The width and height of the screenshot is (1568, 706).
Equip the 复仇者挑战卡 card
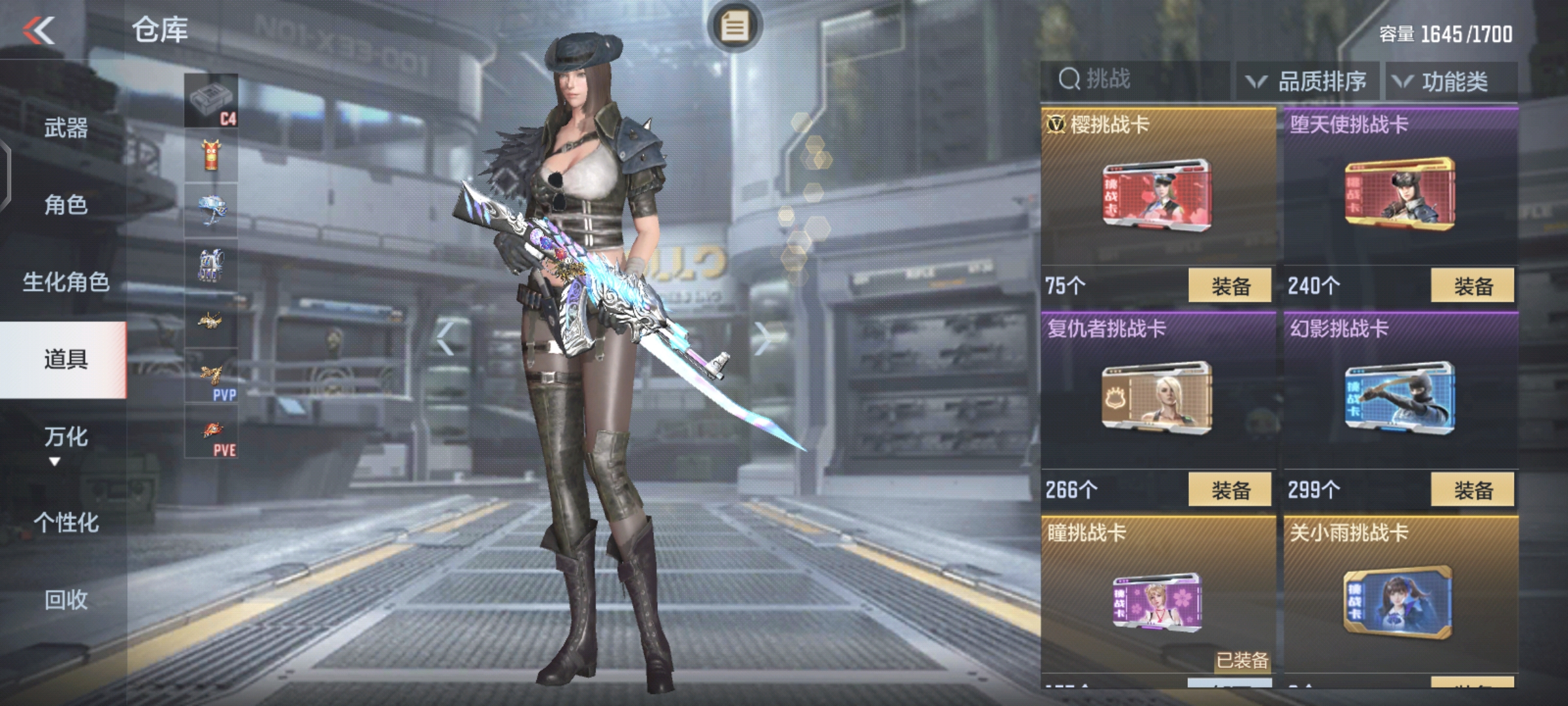click(x=1230, y=490)
